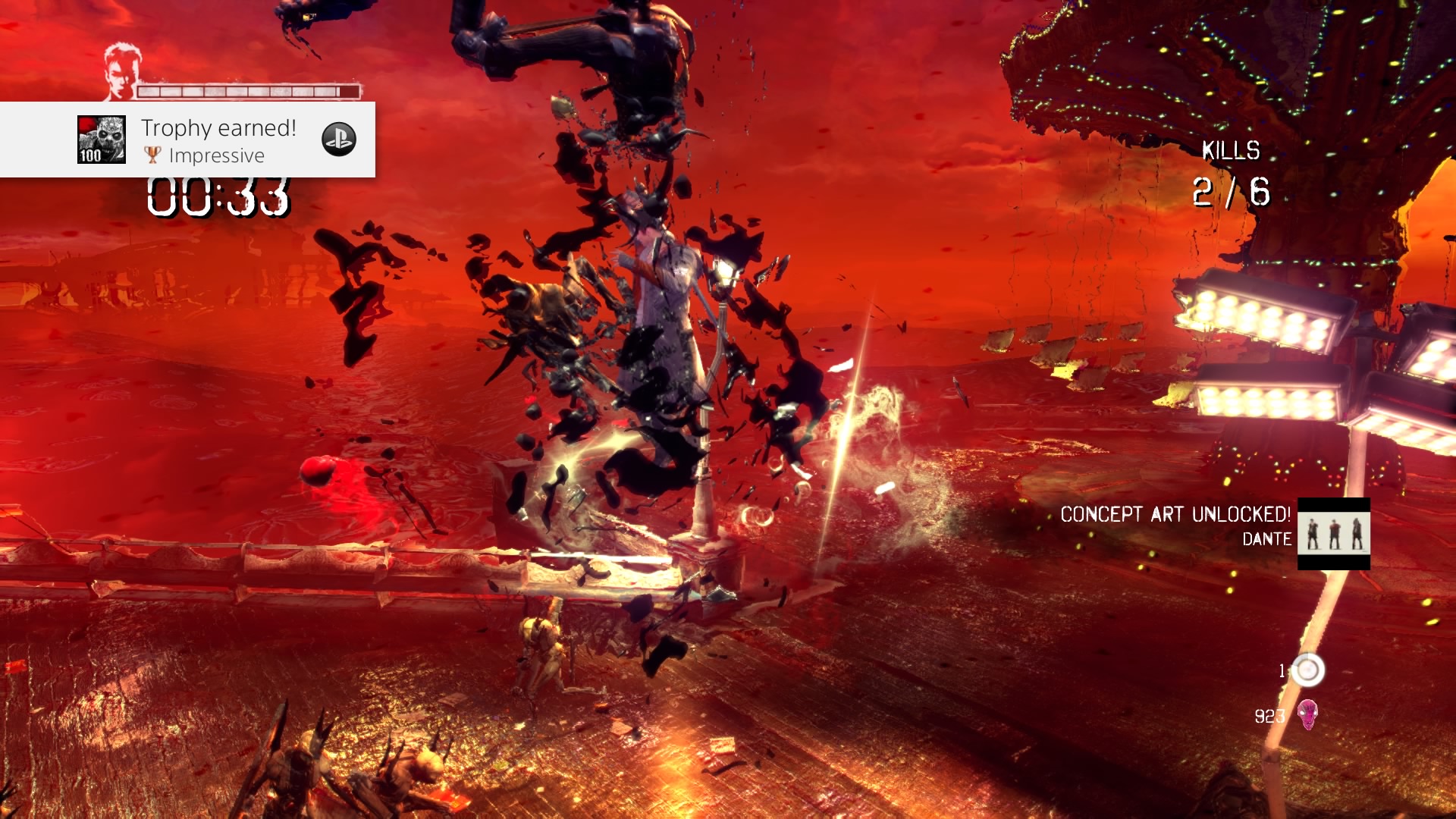The height and width of the screenshot is (819, 1456).
Task: Click the Impressive trophy skull thumbnail
Action: point(102,140)
